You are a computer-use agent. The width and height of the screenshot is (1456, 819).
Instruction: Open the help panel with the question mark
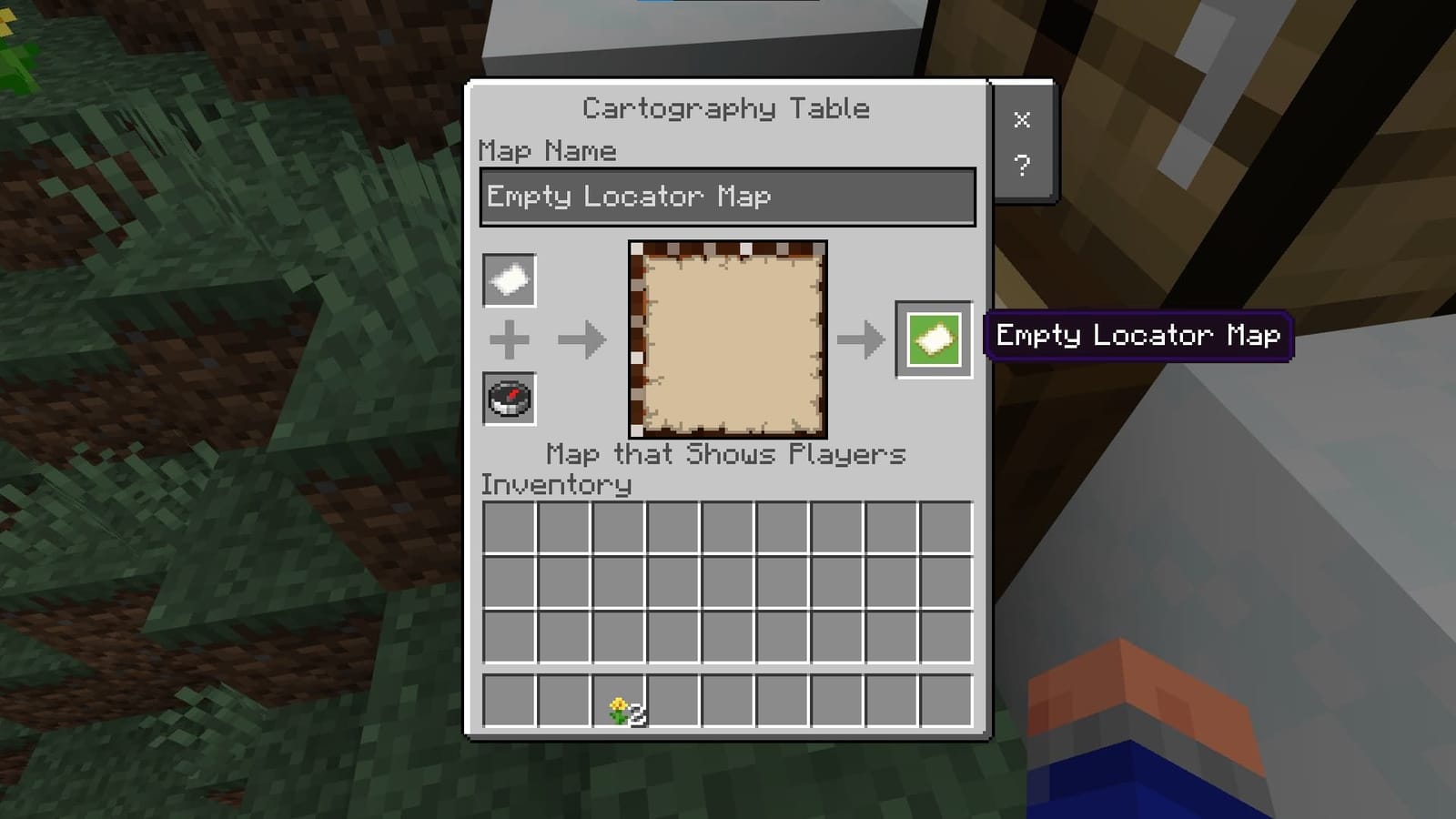click(1023, 164)
